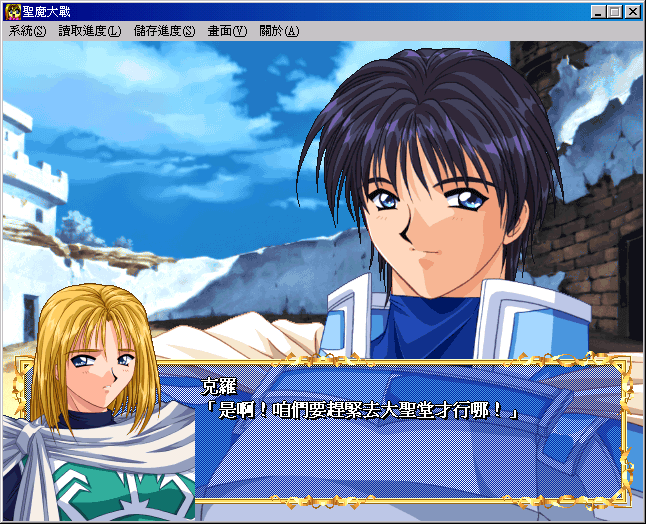Screen dimensions: 646x524
Task: Open the 系統 (System) menu
Action: 27,31
